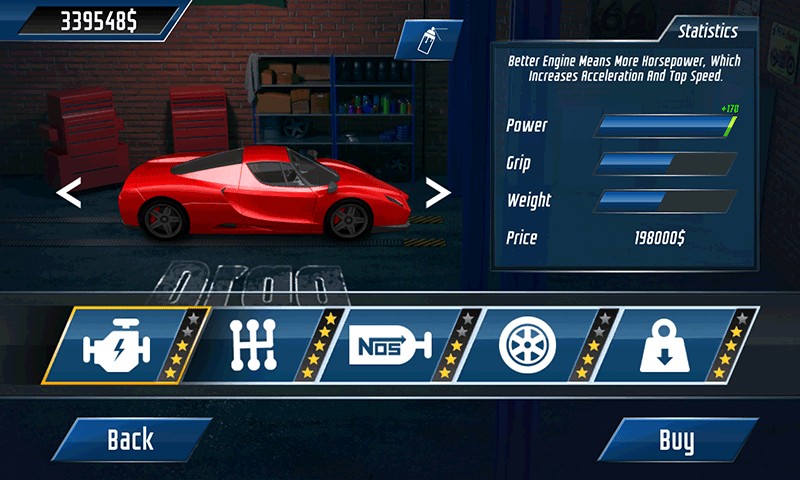
Task: Select the weight reduction upgrade
Action: [665, 346]
